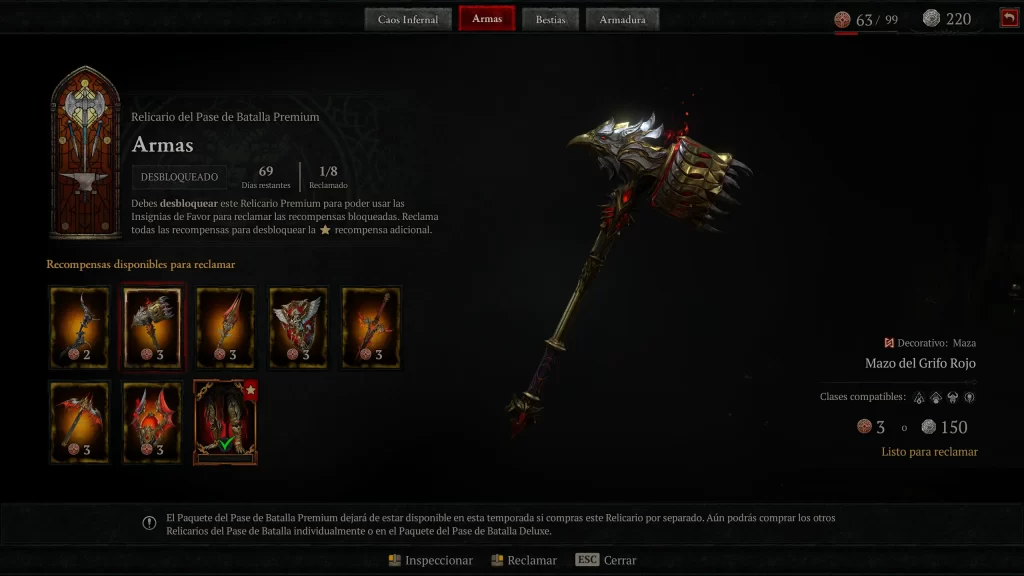Switch to the Bestias tab
Image resolution: width=1024 pixels, height=576 pixels.
click(x=550, y=19)
